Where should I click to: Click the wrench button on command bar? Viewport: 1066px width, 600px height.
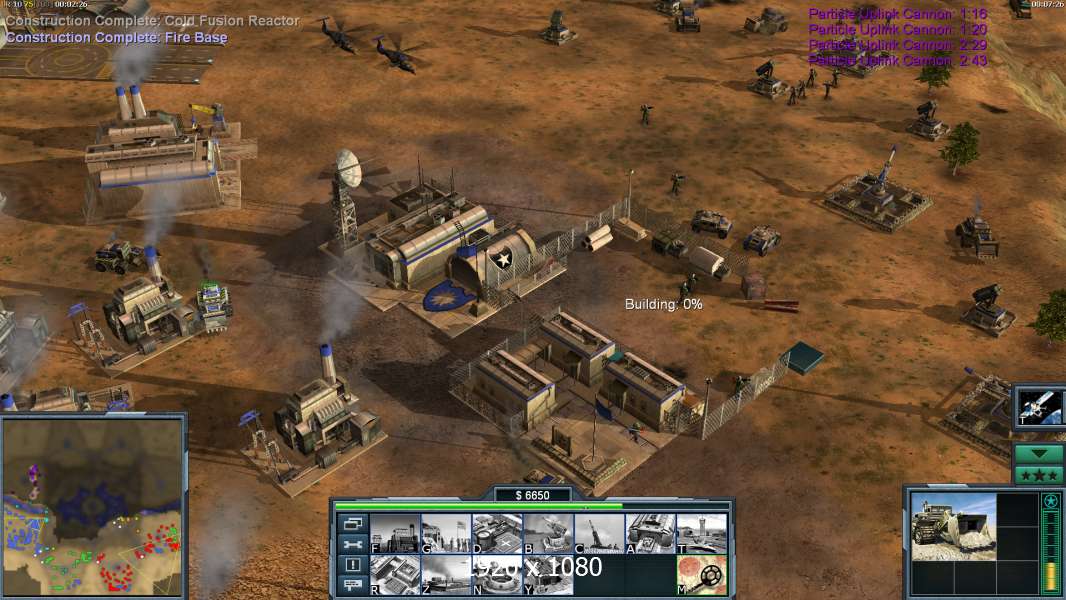coord(353,544)
